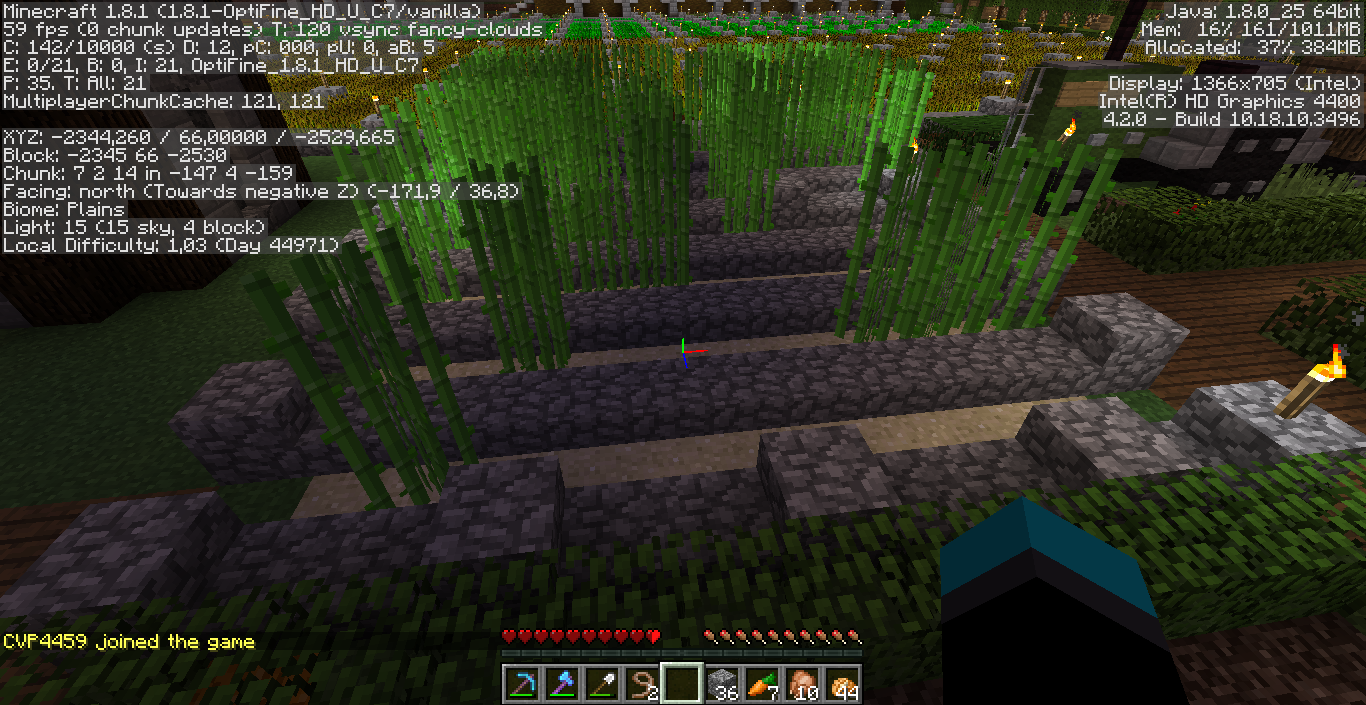Select the cooked chicken hotbar slot
Screen dimensions: 1366x705
(800, 683)
